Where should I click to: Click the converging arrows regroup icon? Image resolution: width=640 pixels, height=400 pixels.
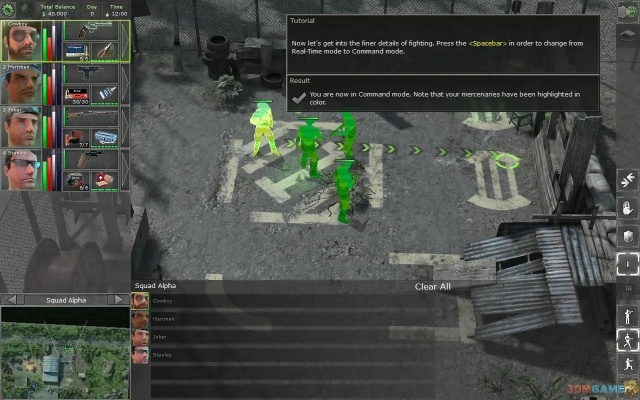627,180
